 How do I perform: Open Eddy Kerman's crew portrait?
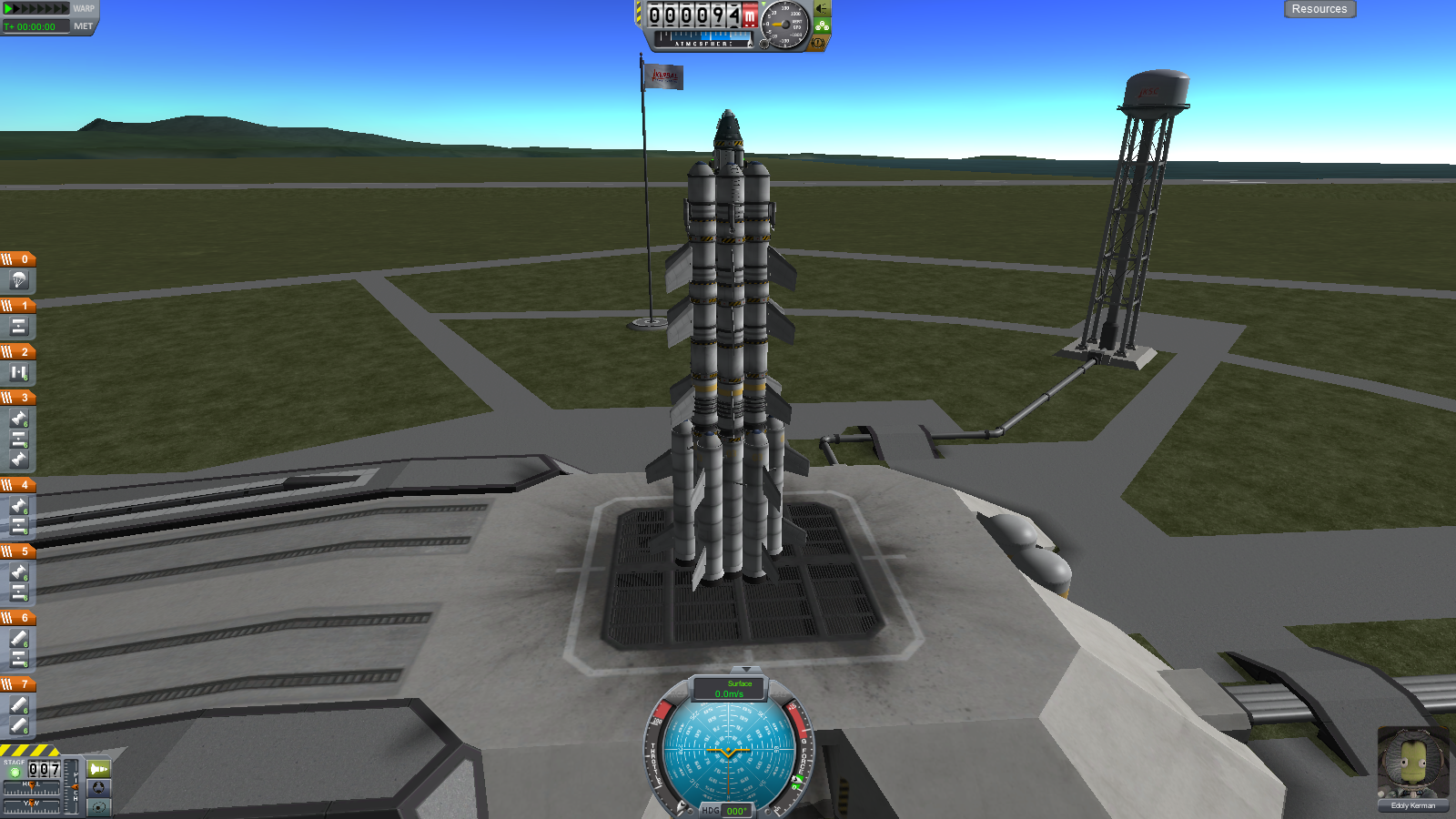coord(1412,763)
